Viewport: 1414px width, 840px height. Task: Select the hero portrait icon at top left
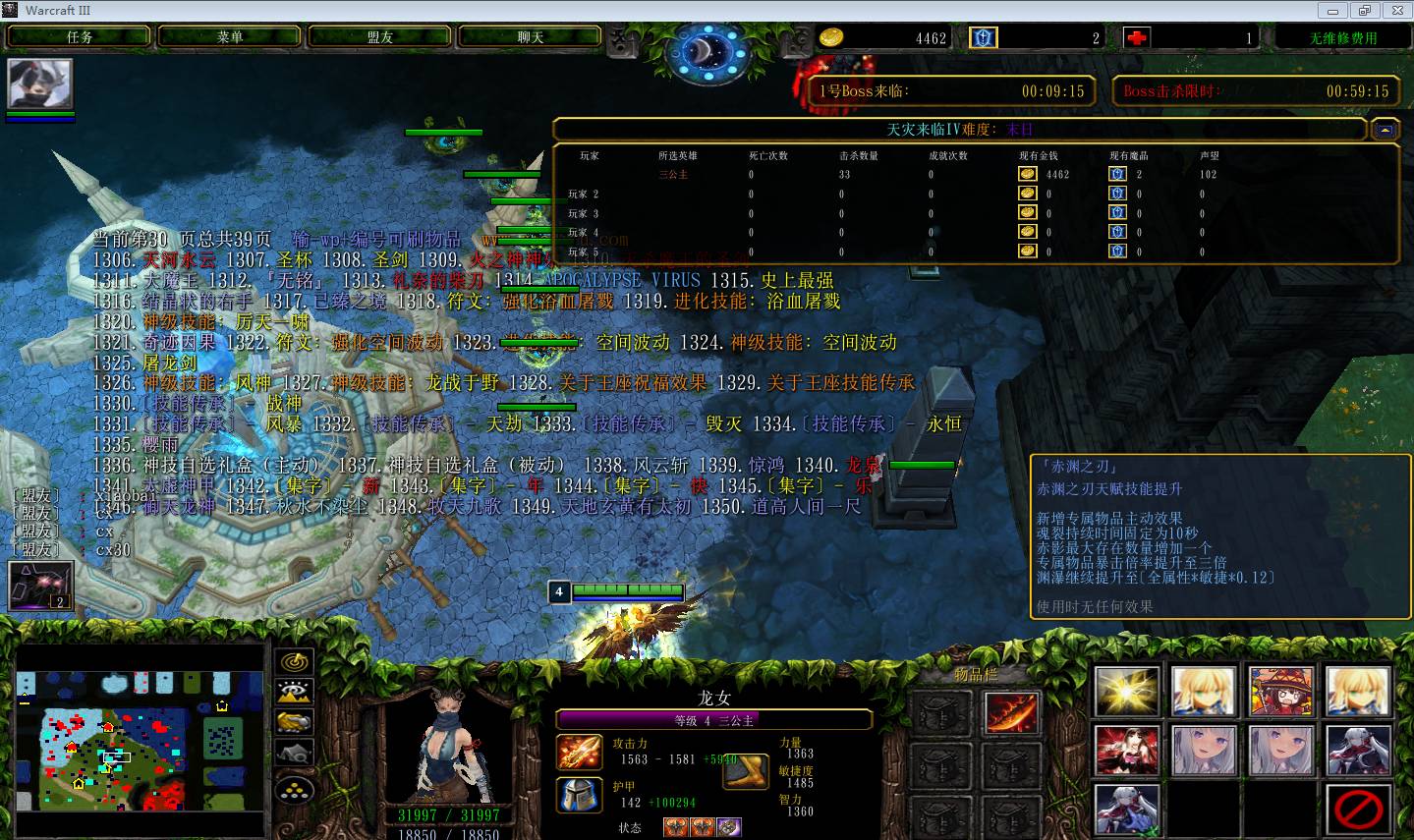(40, 84)
